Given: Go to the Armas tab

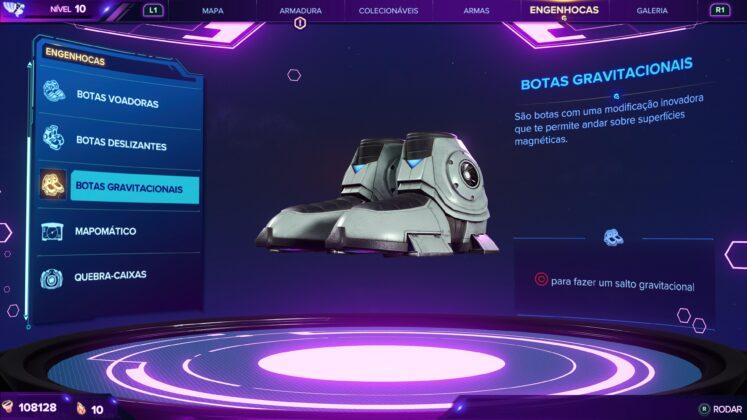Looking at the screenshot, I should point(476,10).
